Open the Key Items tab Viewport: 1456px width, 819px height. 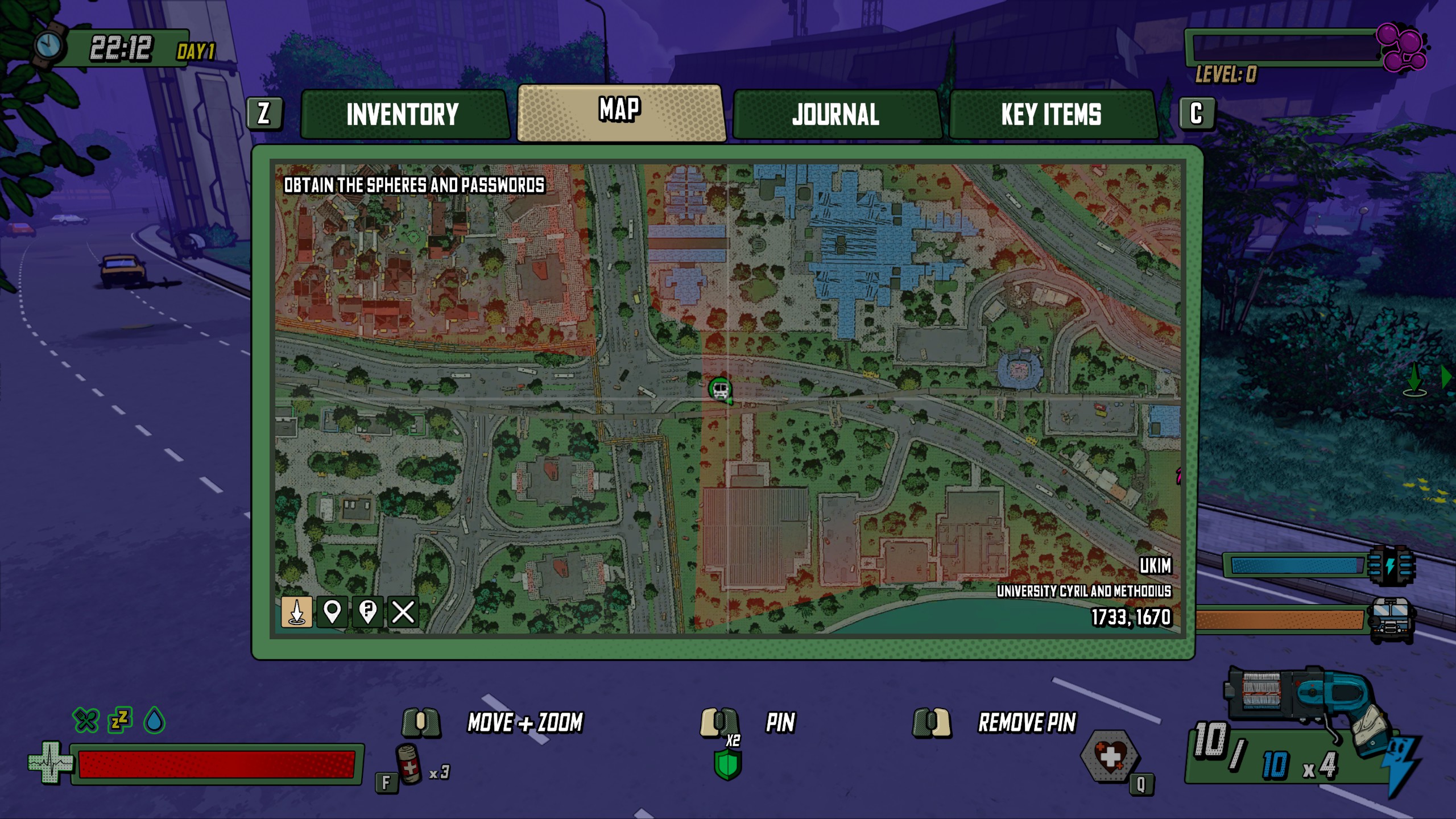coord(1051,114)
